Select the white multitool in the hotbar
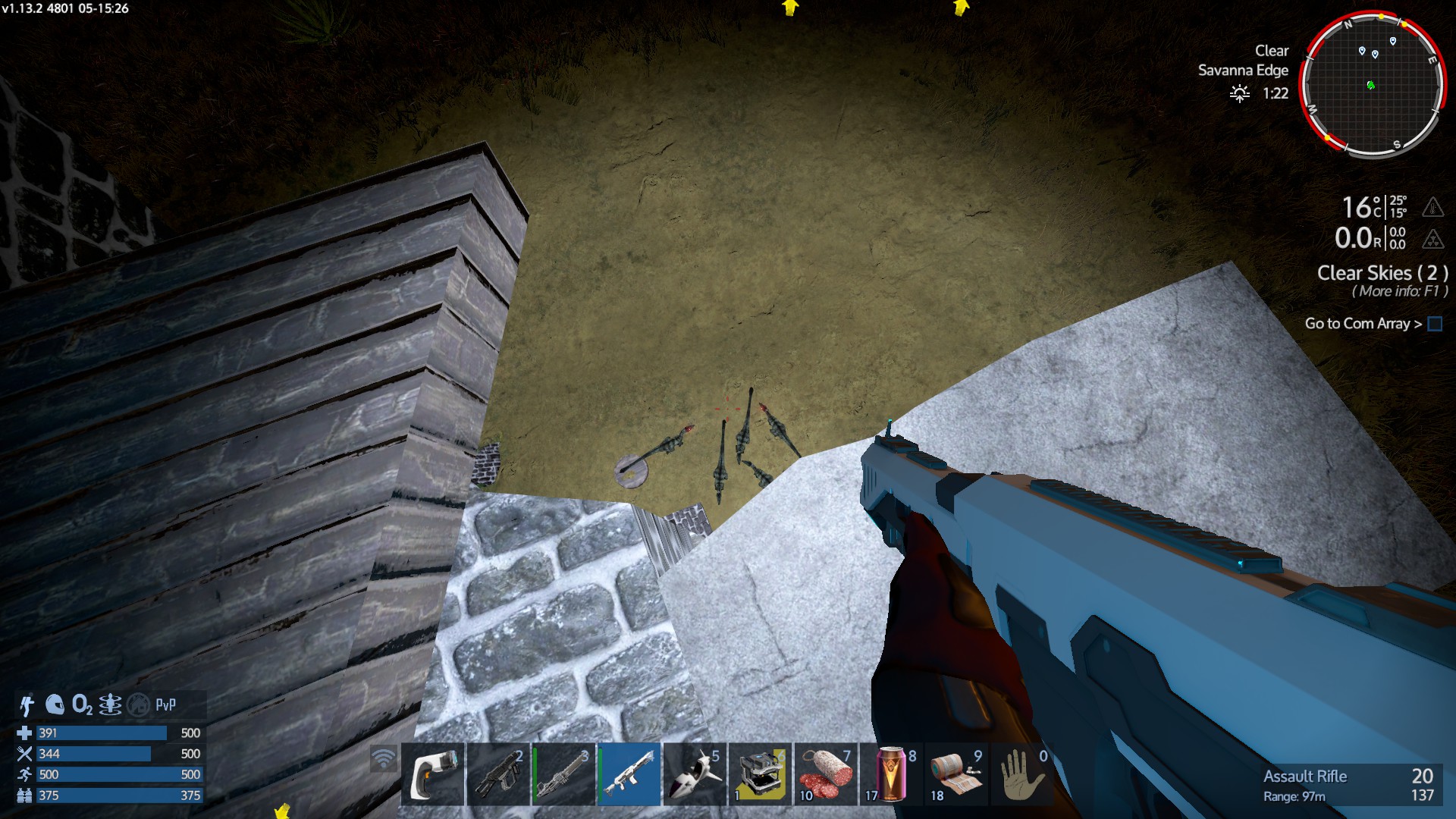Viewport: 1456px width, 819px height. coord(432,774)
